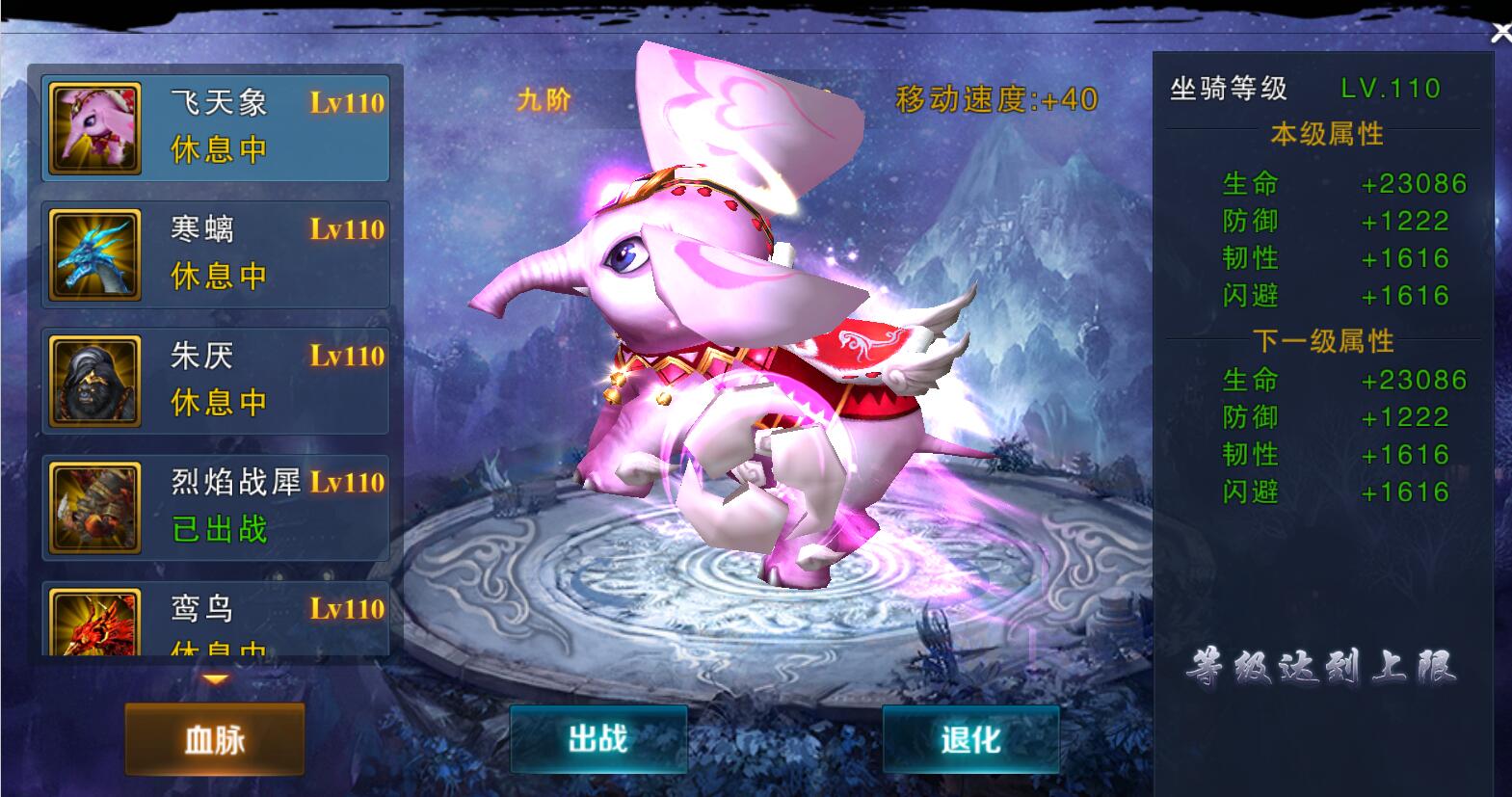Expand mount list with down arrow
This screenshot has width=1512, height=797.
coord(216,679)
